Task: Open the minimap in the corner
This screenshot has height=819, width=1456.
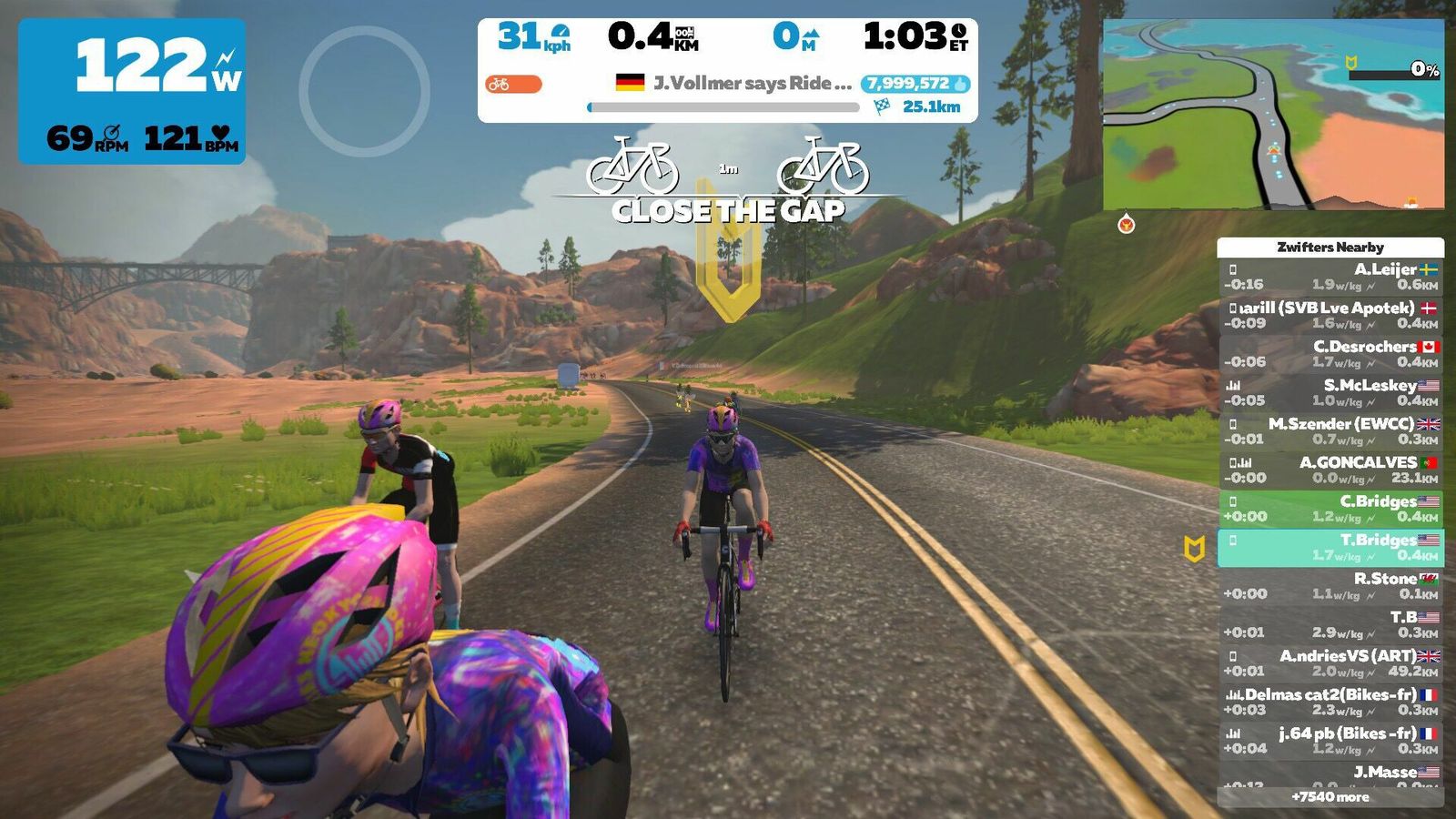Action: tap(1273, 115)
